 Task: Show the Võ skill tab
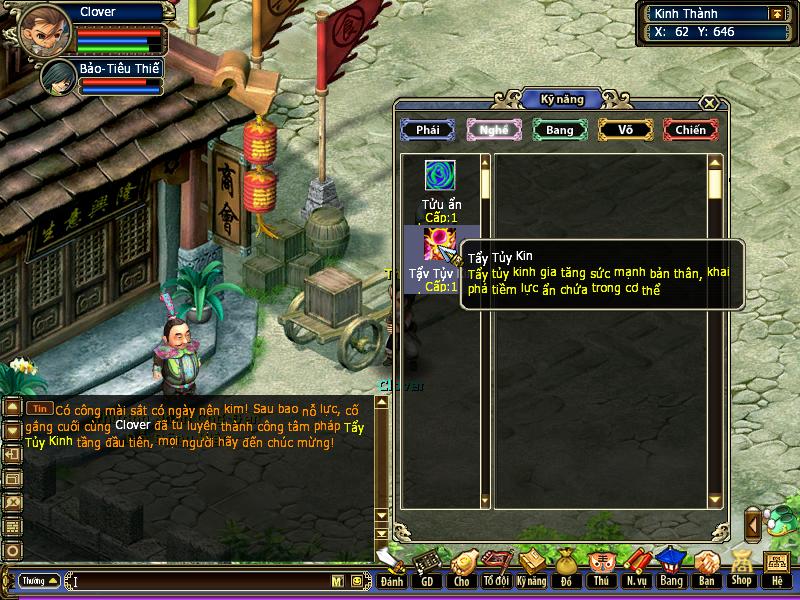625,130
